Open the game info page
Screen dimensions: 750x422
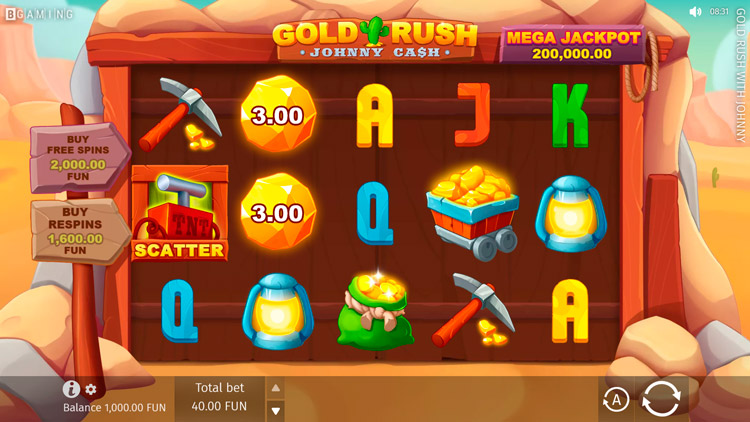[71, 389]
